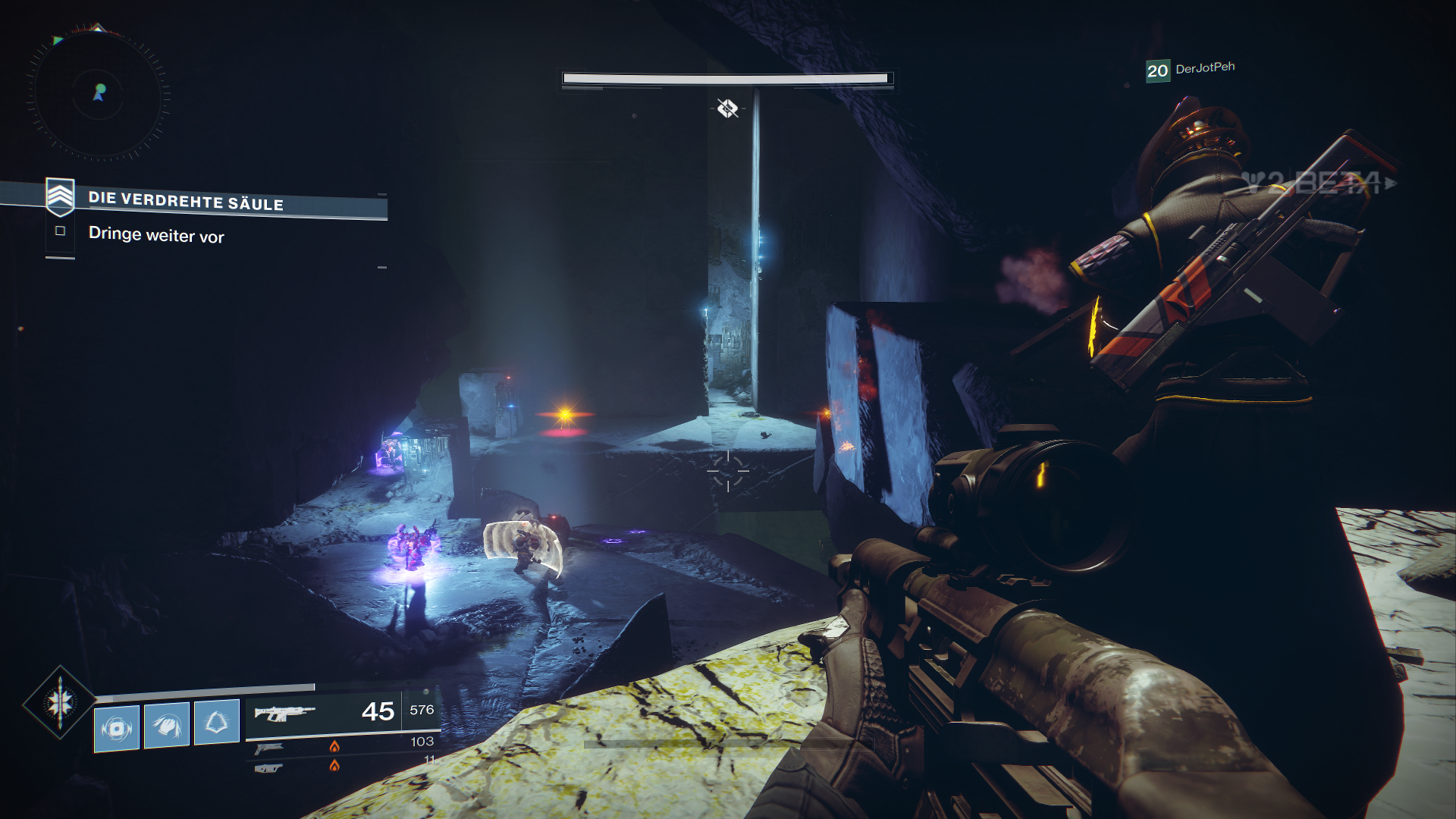Choose the heavy weapon slot icon
The width and height of the screenshot is (1456, 819).
click(x=268, y=768)
